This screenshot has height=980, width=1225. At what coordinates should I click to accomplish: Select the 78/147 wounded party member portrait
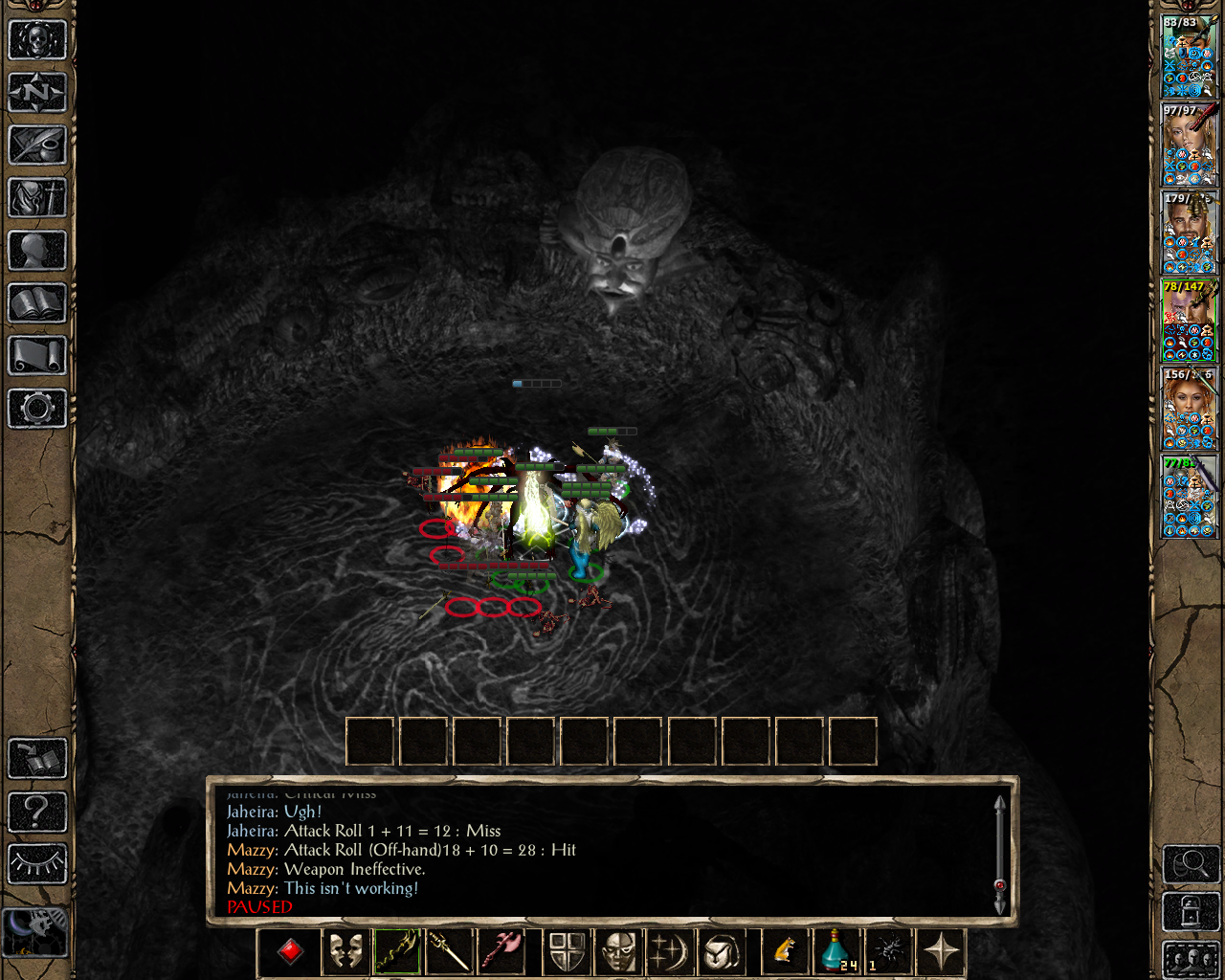tap(1190, 320)
